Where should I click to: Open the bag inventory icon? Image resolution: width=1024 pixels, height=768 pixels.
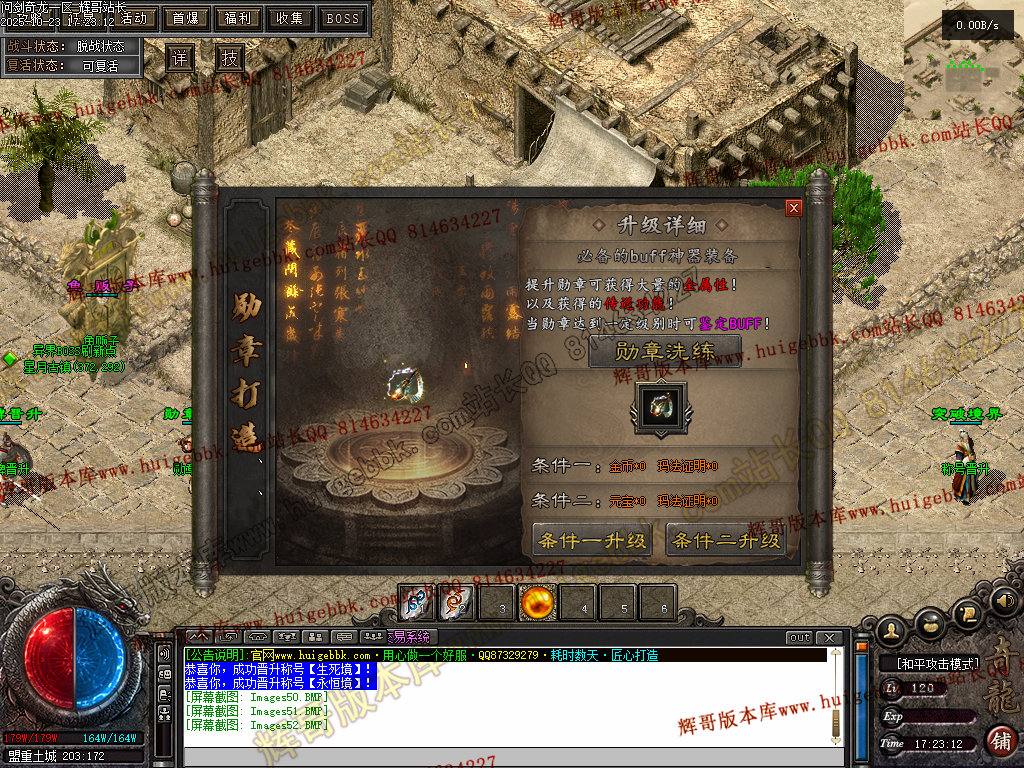[931, 625]
